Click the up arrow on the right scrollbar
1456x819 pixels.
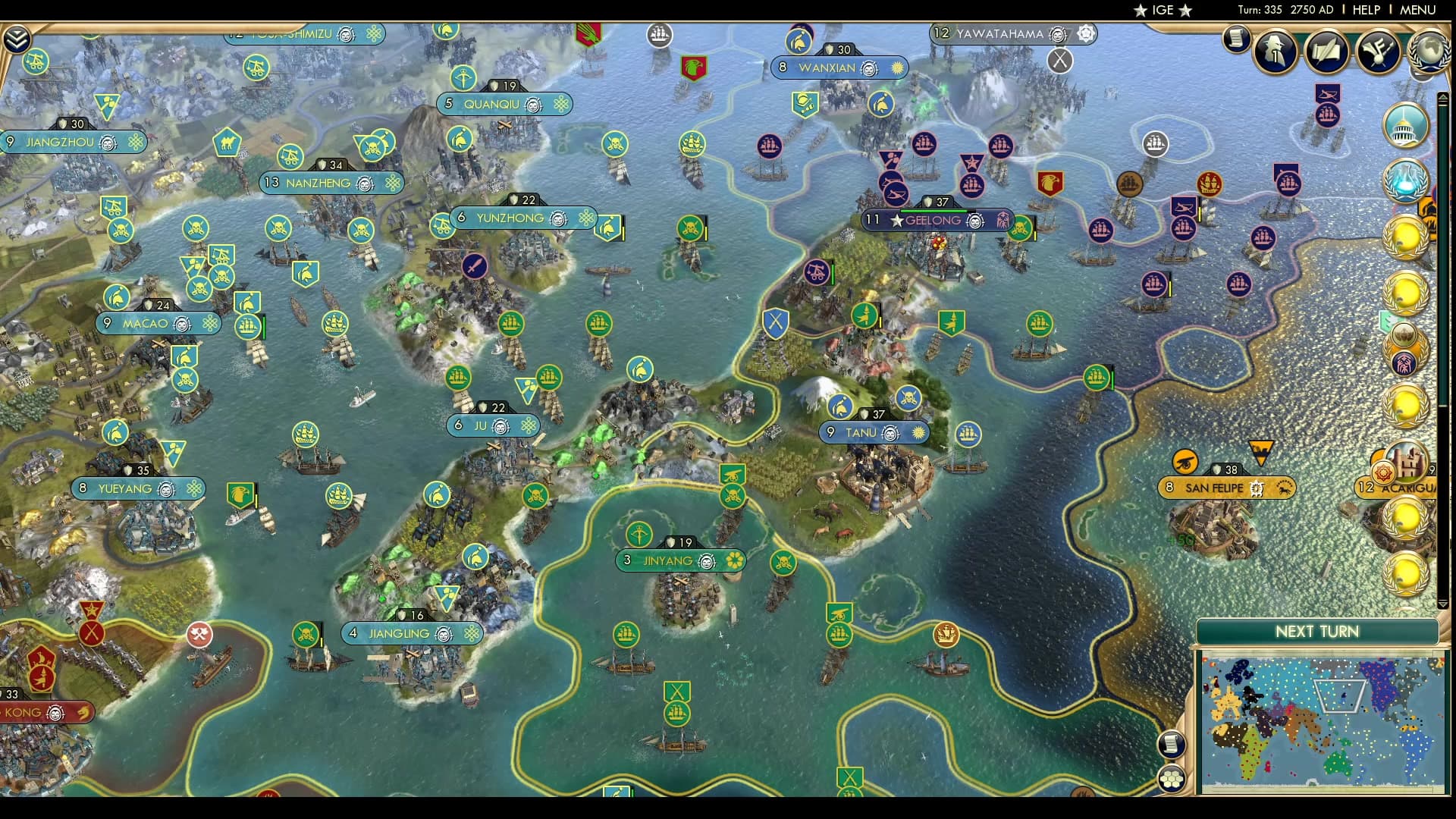[1442, 97]
